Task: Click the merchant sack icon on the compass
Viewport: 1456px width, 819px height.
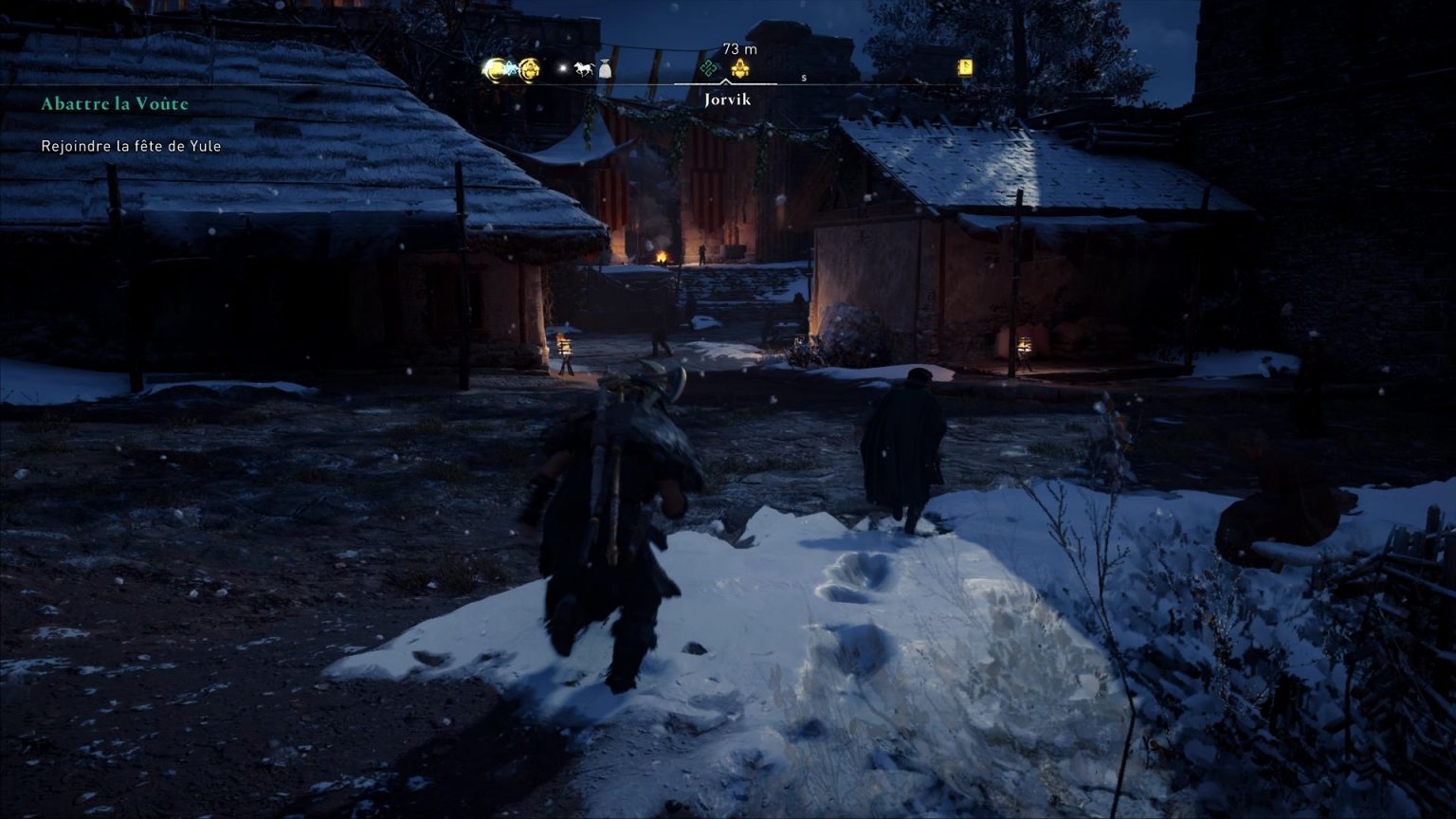Action: click(x=605, y=68)
